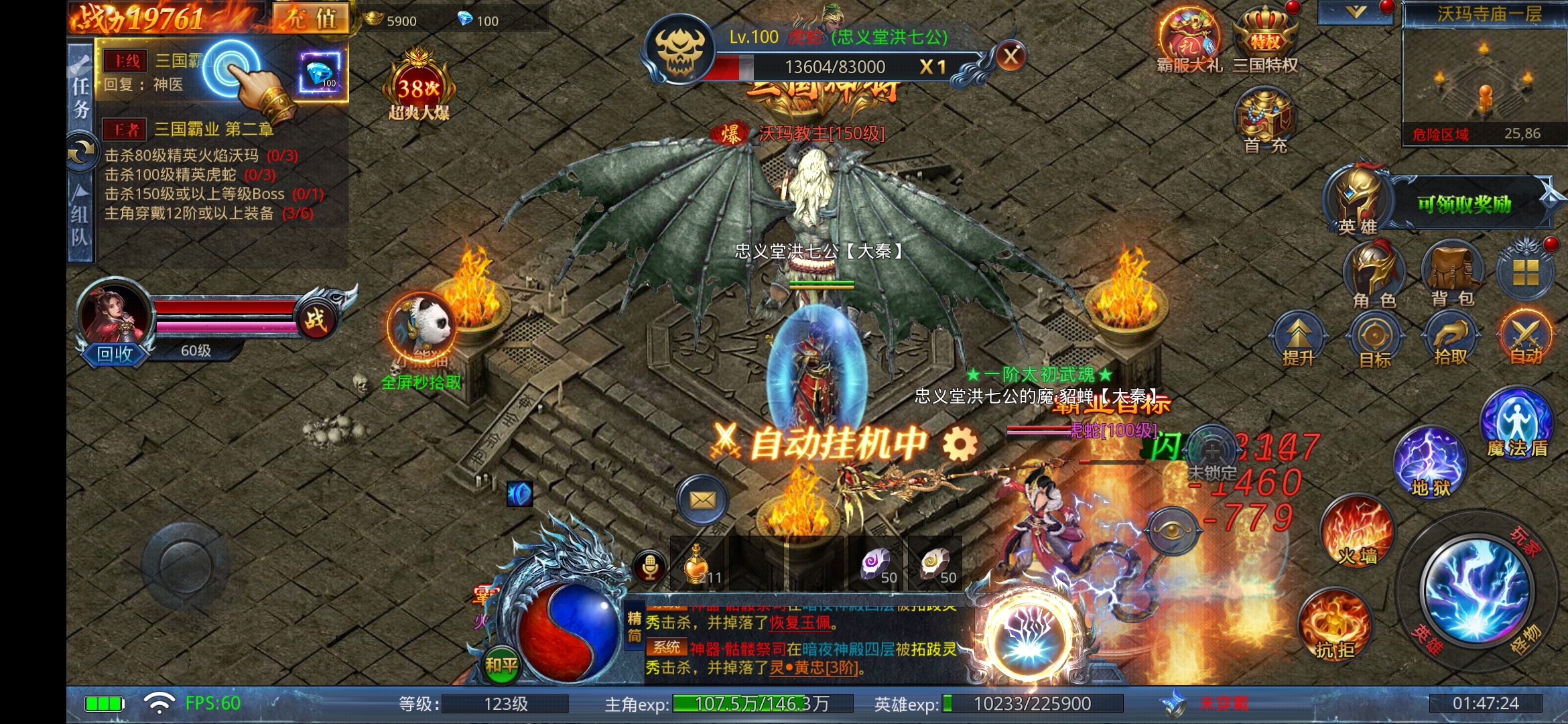The image size is (1568, 724).
Task: Open the mail envelope icon
Action: 702,500
